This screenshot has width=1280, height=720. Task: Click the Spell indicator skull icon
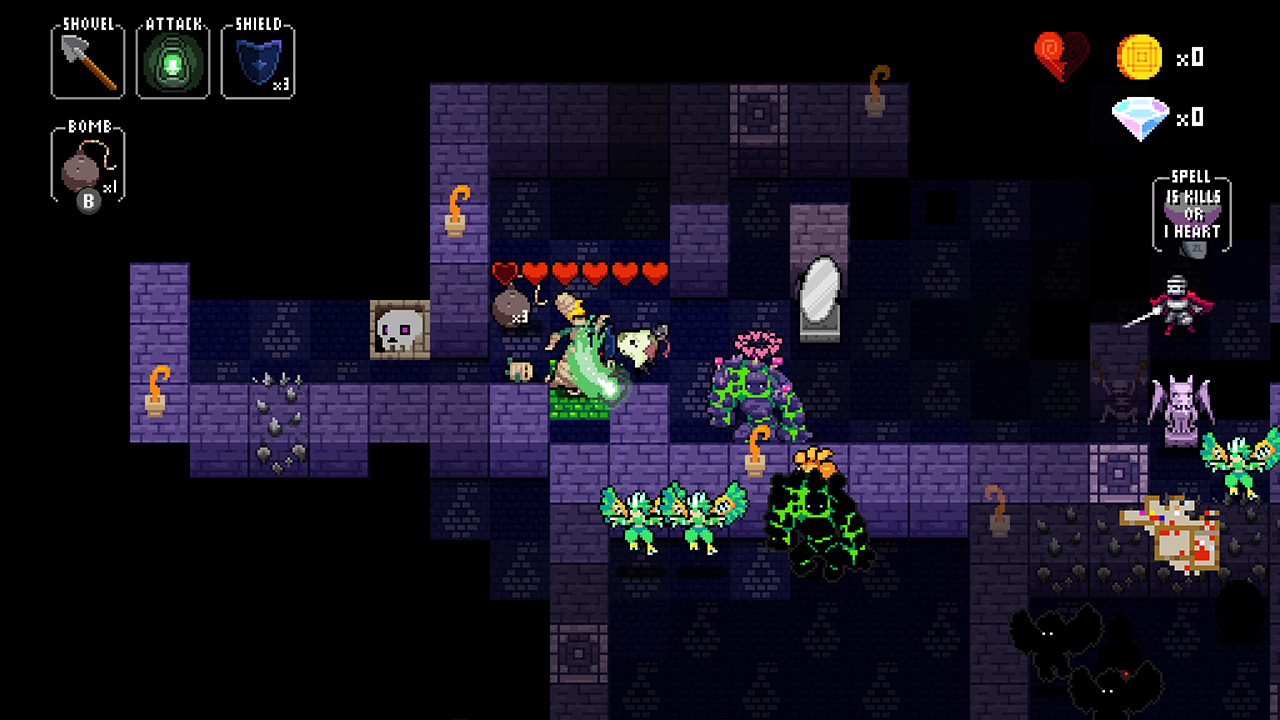pos(1192,210)
